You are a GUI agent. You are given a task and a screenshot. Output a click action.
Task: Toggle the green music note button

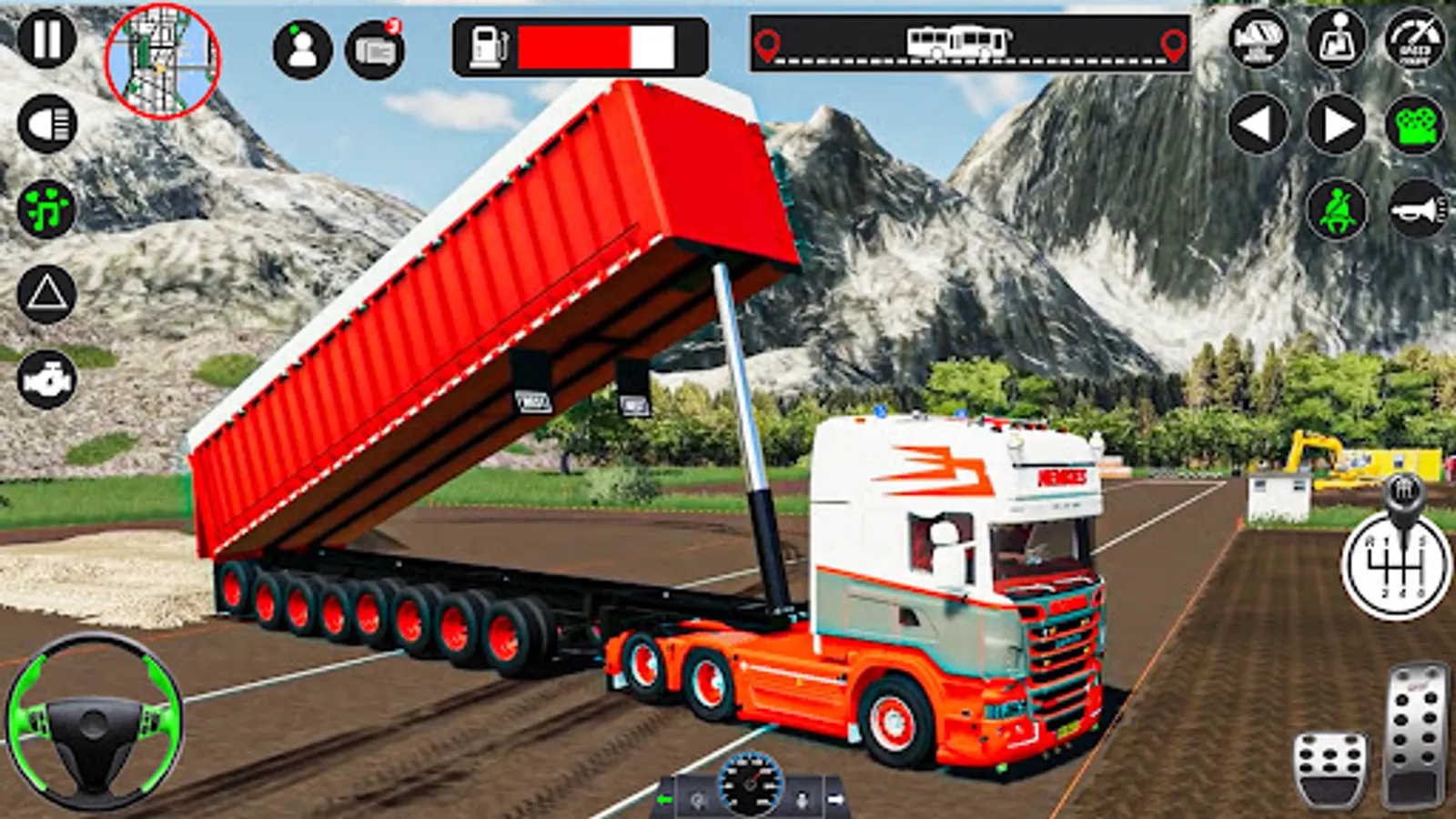click(47, 208)
